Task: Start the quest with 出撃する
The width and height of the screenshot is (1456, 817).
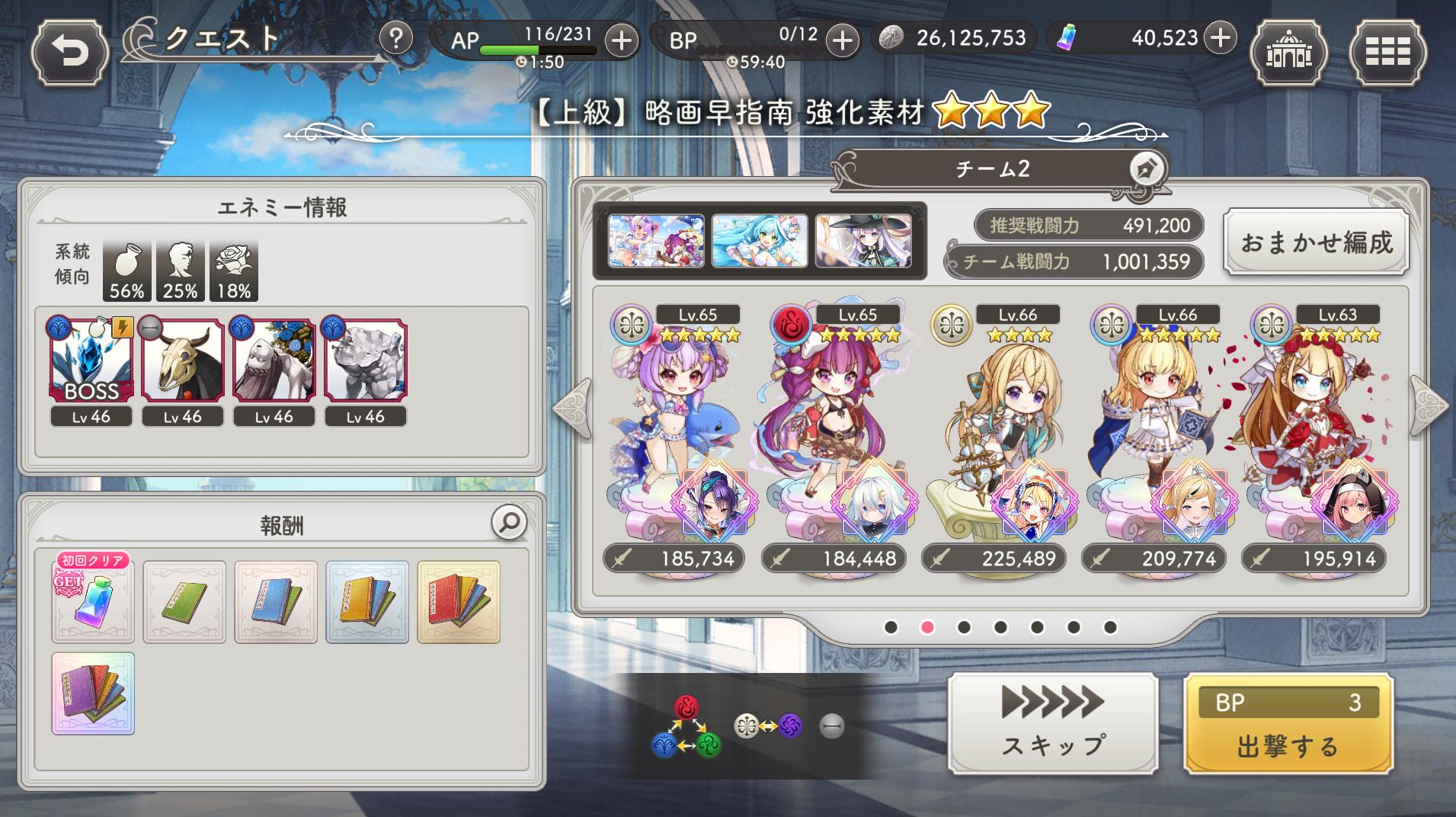Action: point(1288,724)
